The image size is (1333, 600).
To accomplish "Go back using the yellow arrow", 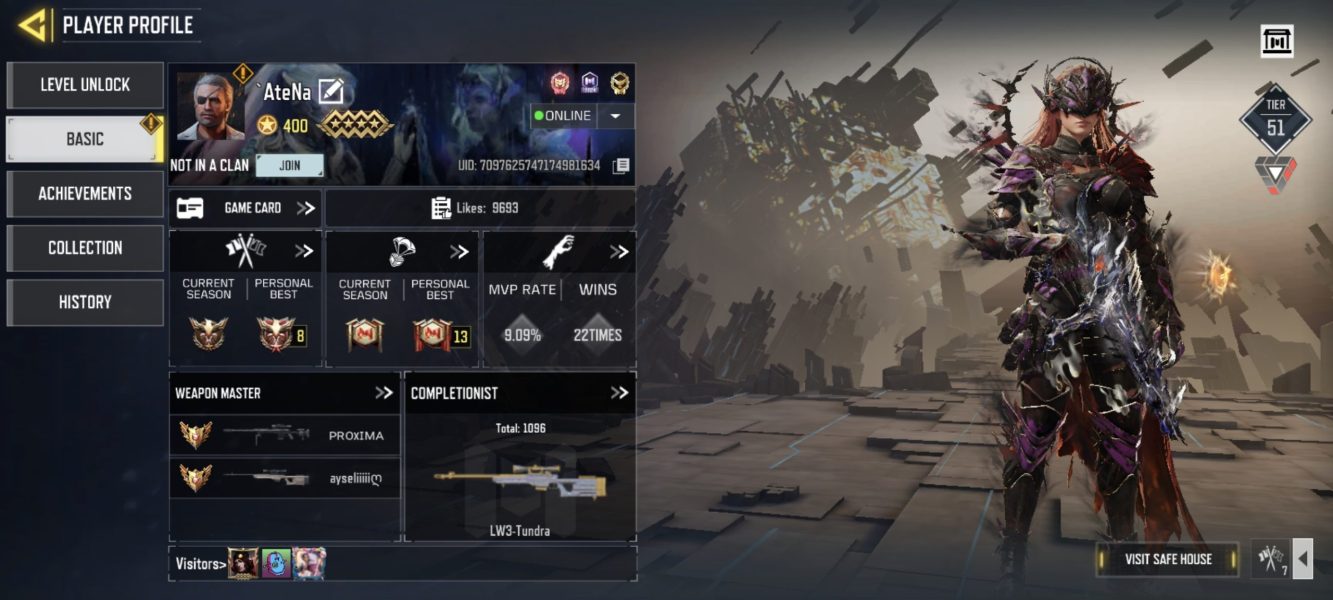I will [x=33, y=25].
